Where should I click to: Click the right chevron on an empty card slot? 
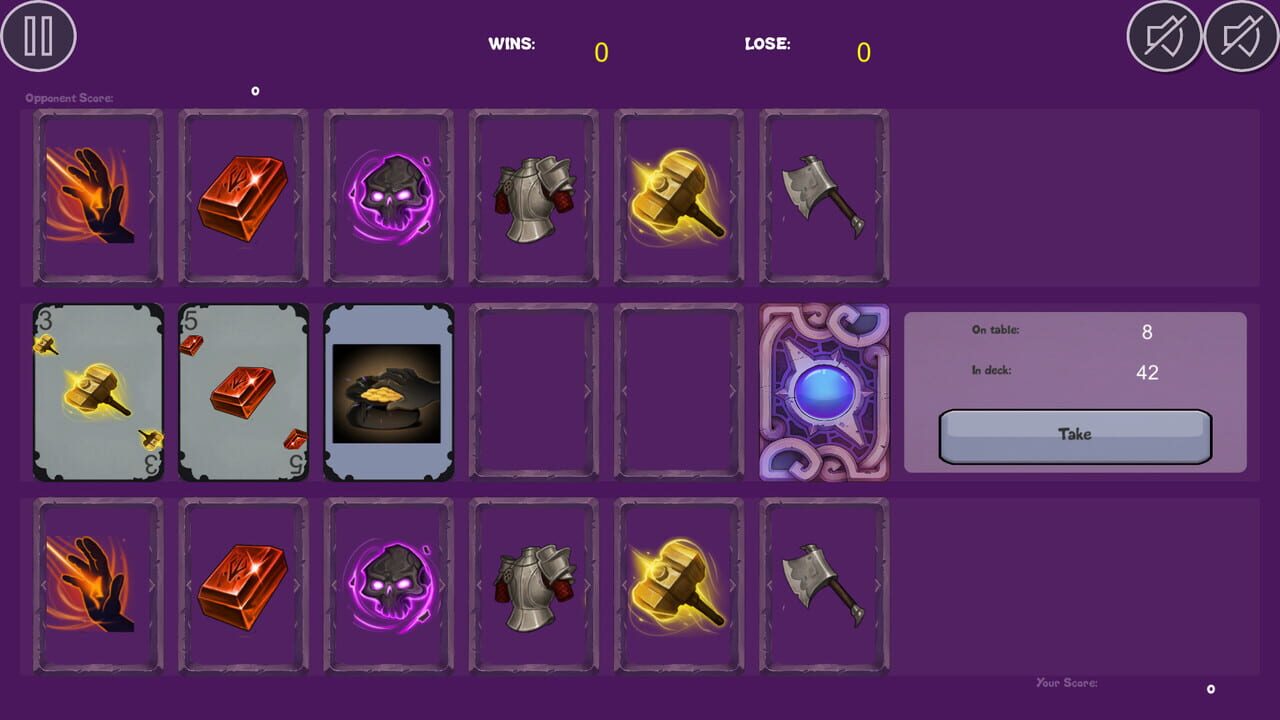pos(586,392)
